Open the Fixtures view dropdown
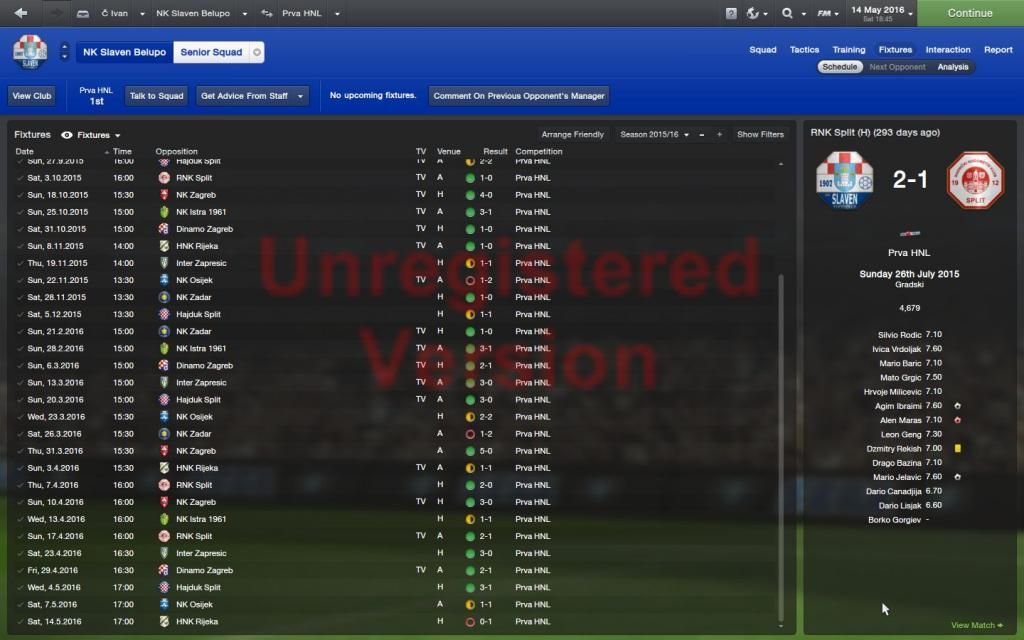Screen dimensions: 1024x640 (97, 135)
